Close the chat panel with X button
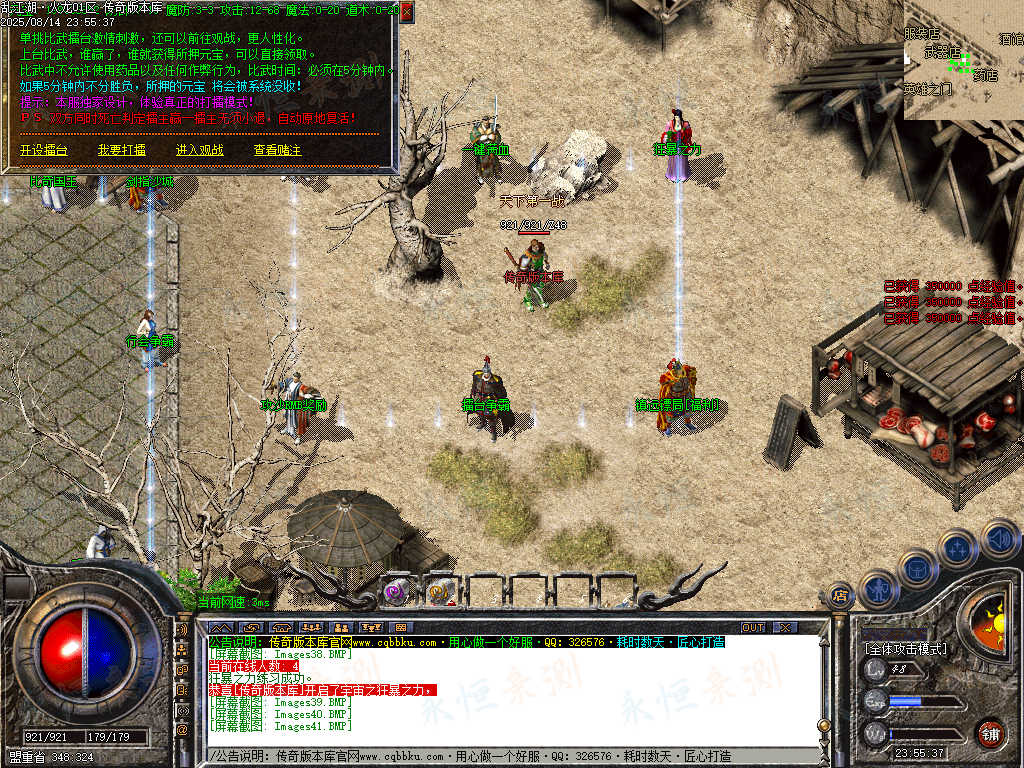The height and width of the screenshot is (768, 1024). pyautogui.click(x=785, y=627)
